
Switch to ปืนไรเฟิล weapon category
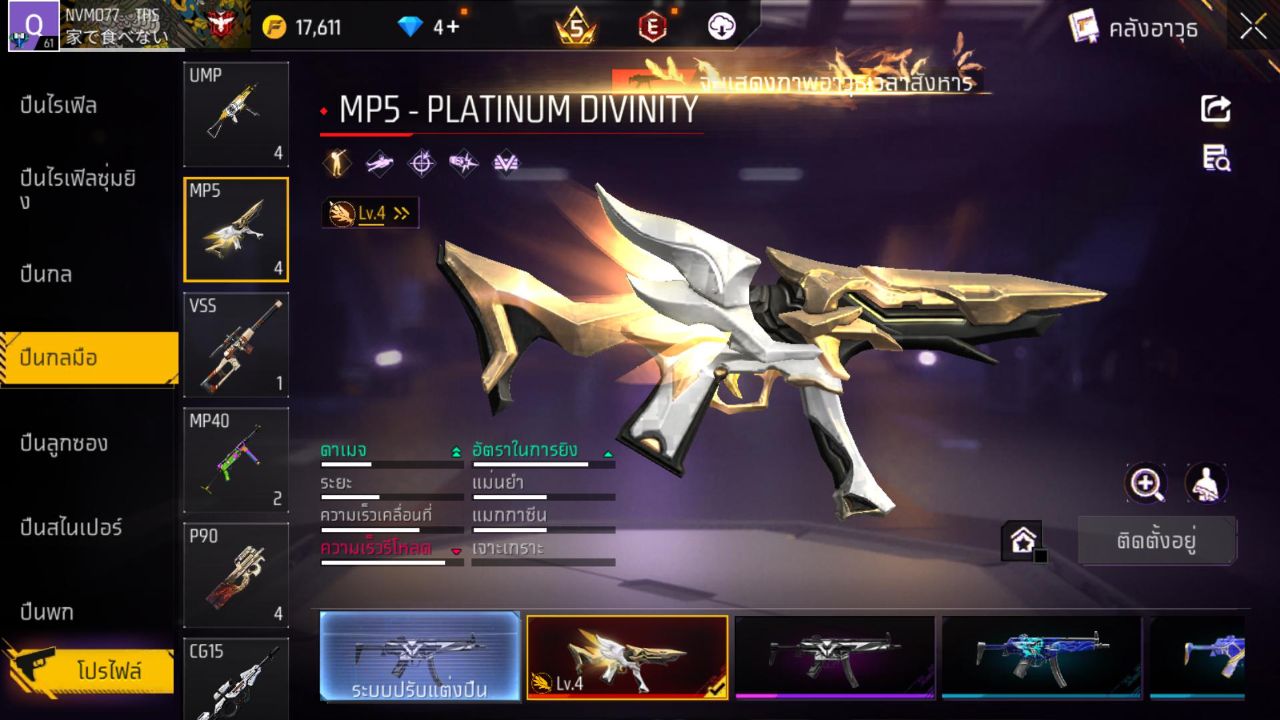pyautogui.click(x=60, y=104)
